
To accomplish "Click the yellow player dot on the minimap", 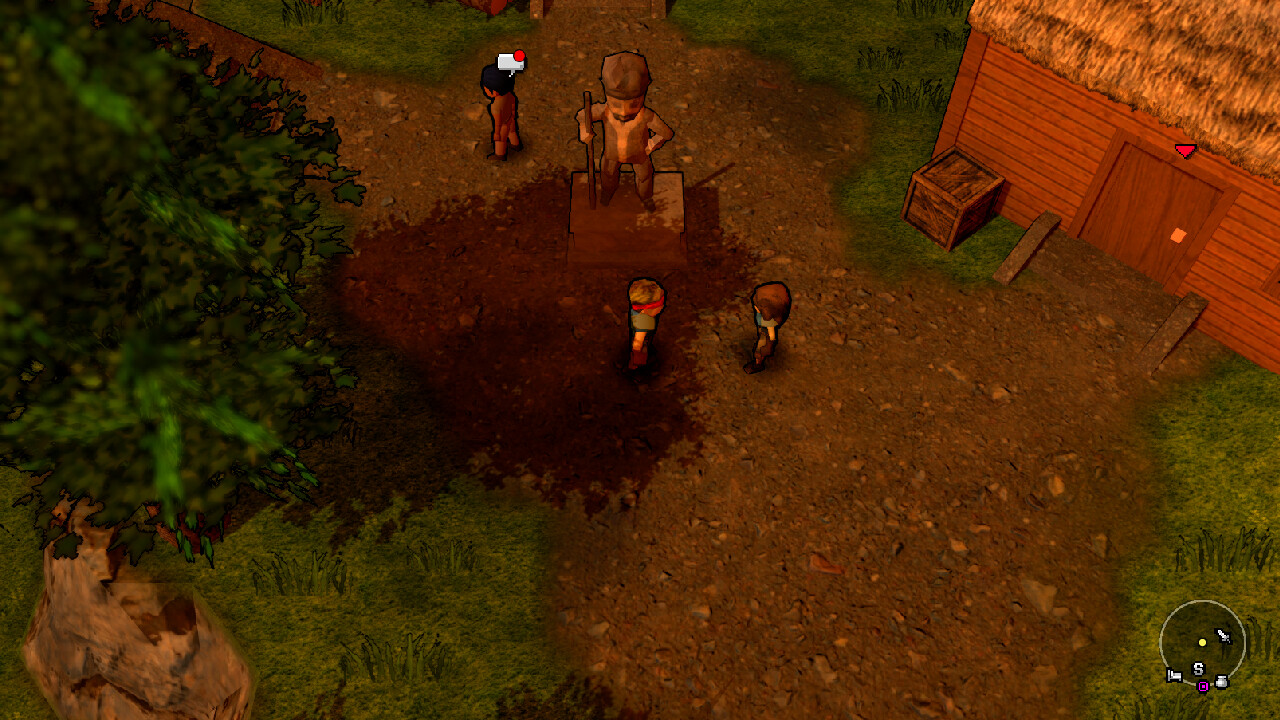I will 1202,642.
